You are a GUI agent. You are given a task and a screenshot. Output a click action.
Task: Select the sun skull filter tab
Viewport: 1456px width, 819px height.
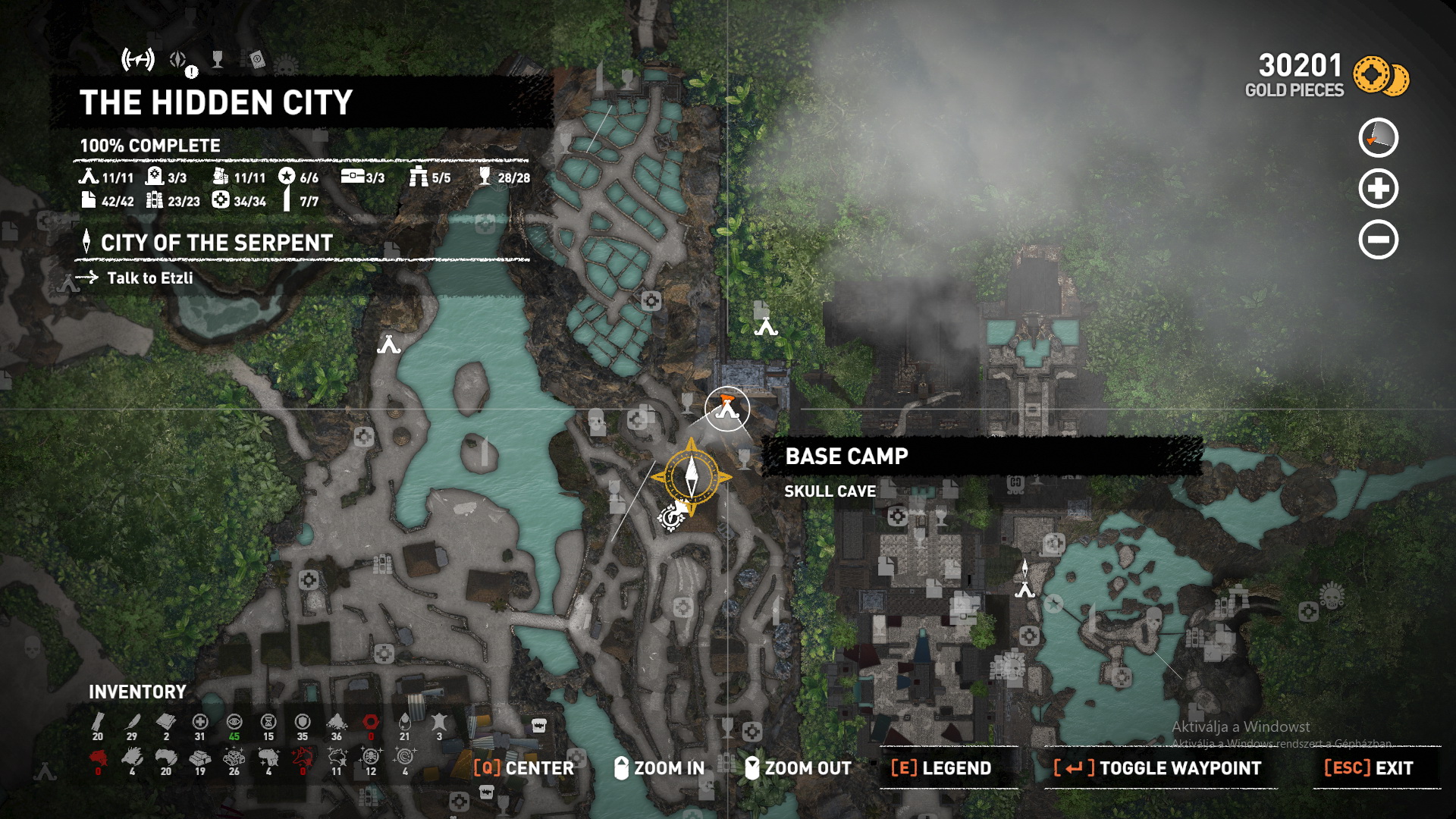286,65
